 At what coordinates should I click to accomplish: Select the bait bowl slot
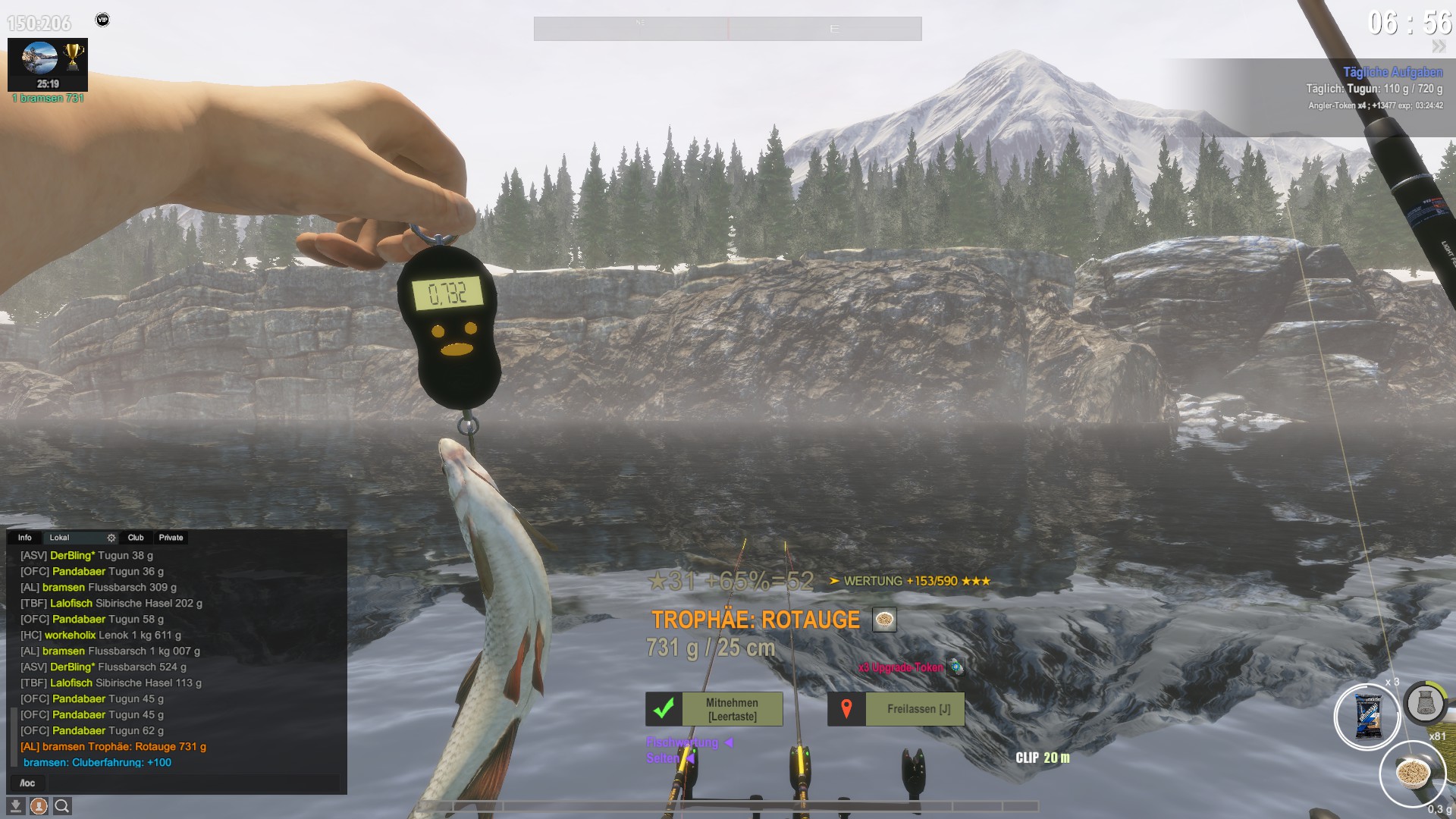1413,773
